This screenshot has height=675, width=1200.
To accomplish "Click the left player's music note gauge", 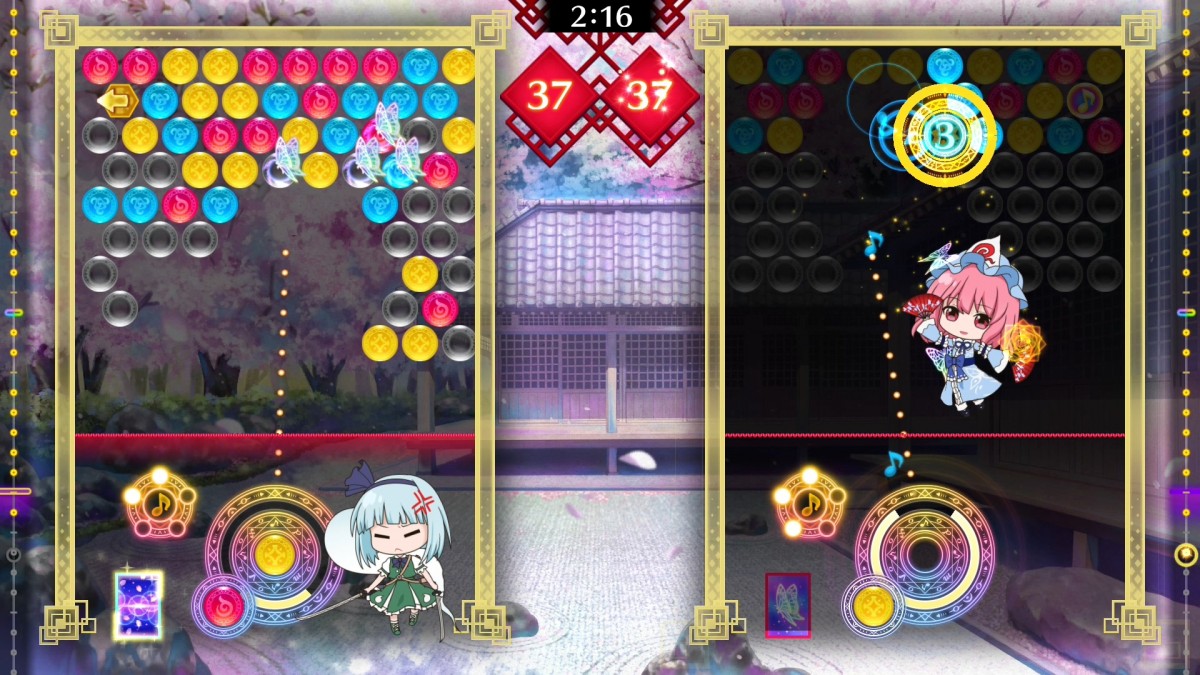I will coord(160,503).
